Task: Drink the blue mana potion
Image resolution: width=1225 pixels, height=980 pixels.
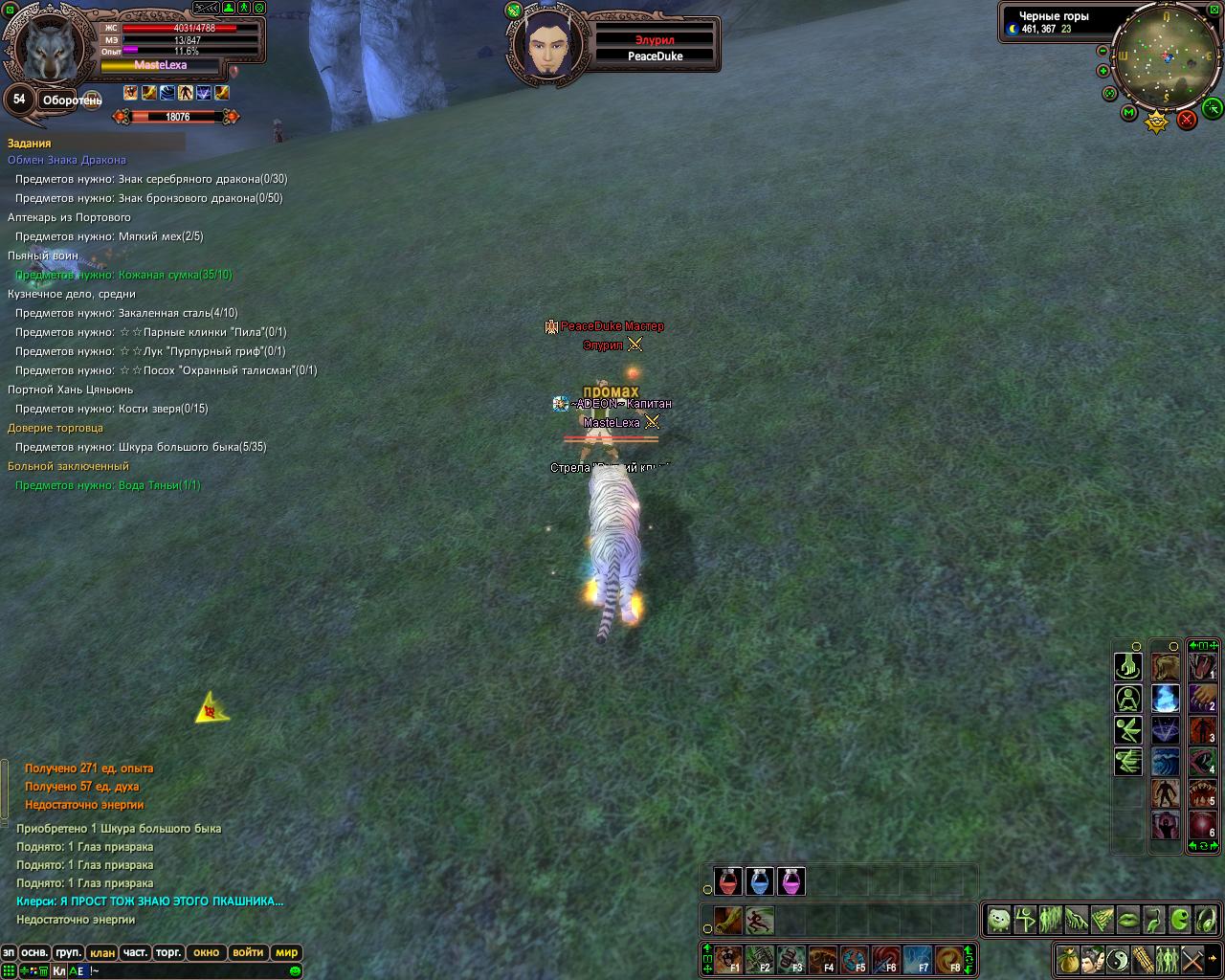Action: pos(760,881)
